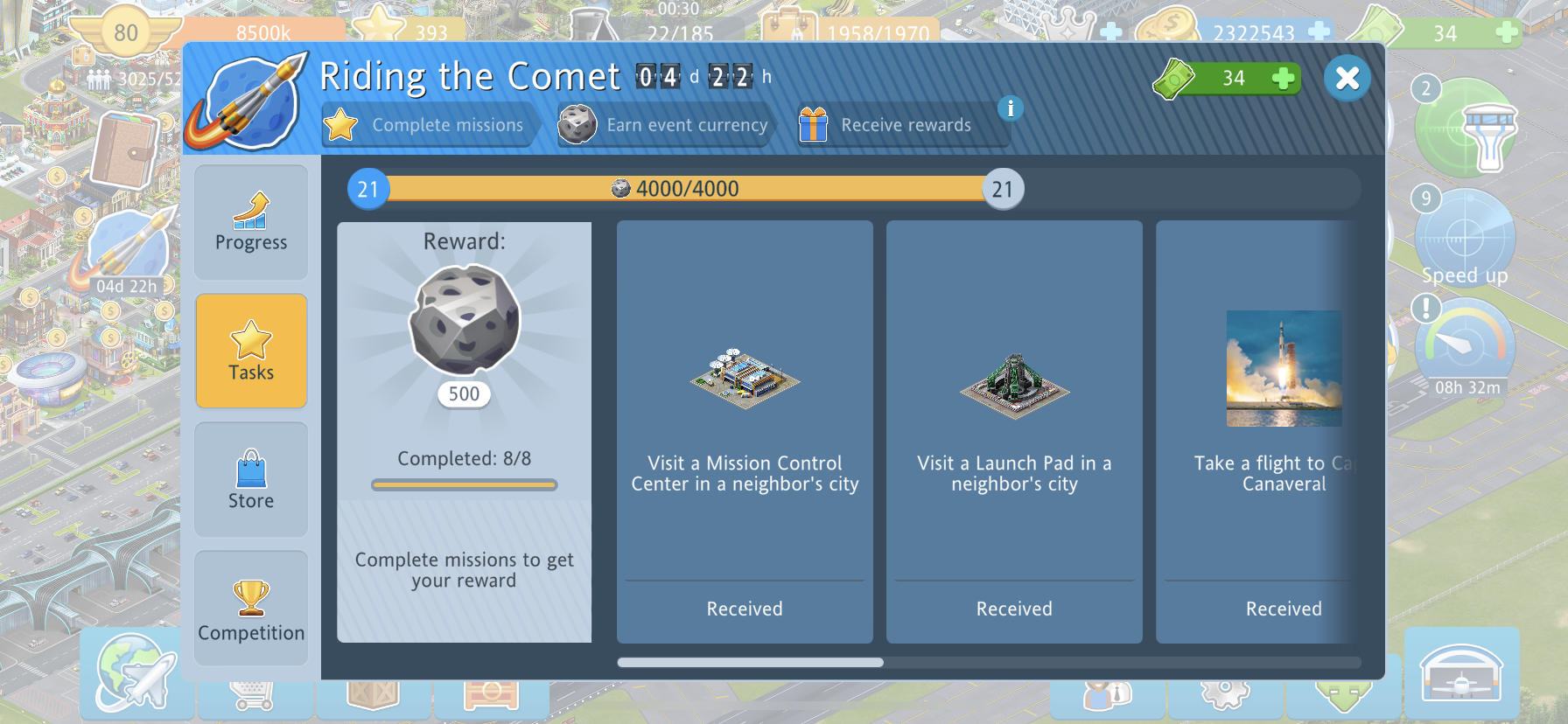Open the control tower radar icon
This screenshot has height=724, width=1568.
coord(1466,131)
